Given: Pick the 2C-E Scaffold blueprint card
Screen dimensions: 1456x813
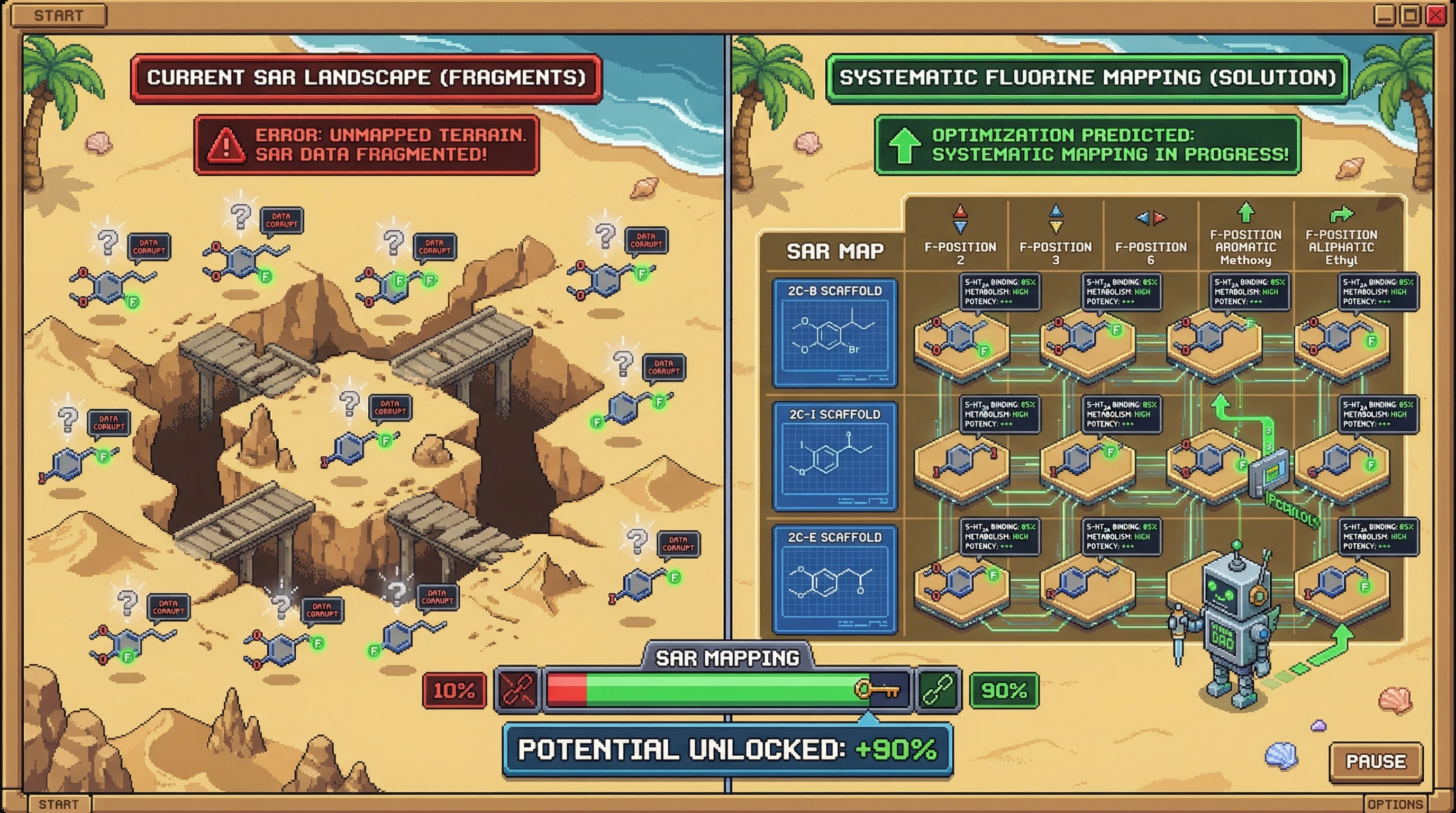Looking at the screenshot, I should point(834,579).
